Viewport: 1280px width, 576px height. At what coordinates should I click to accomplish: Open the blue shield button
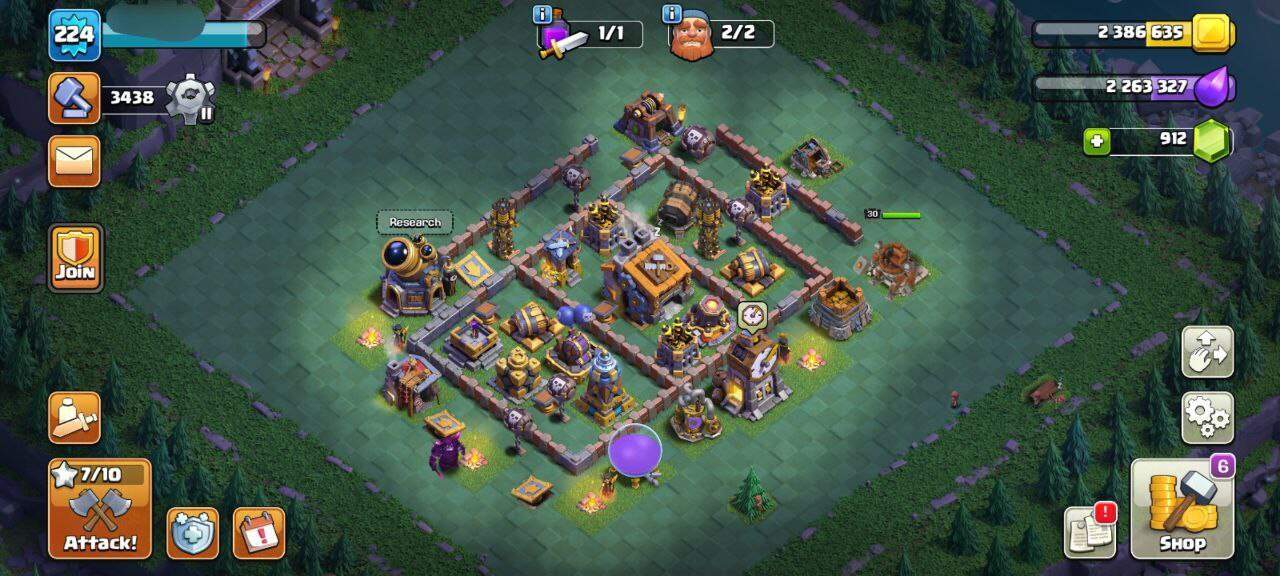(192, 533)
